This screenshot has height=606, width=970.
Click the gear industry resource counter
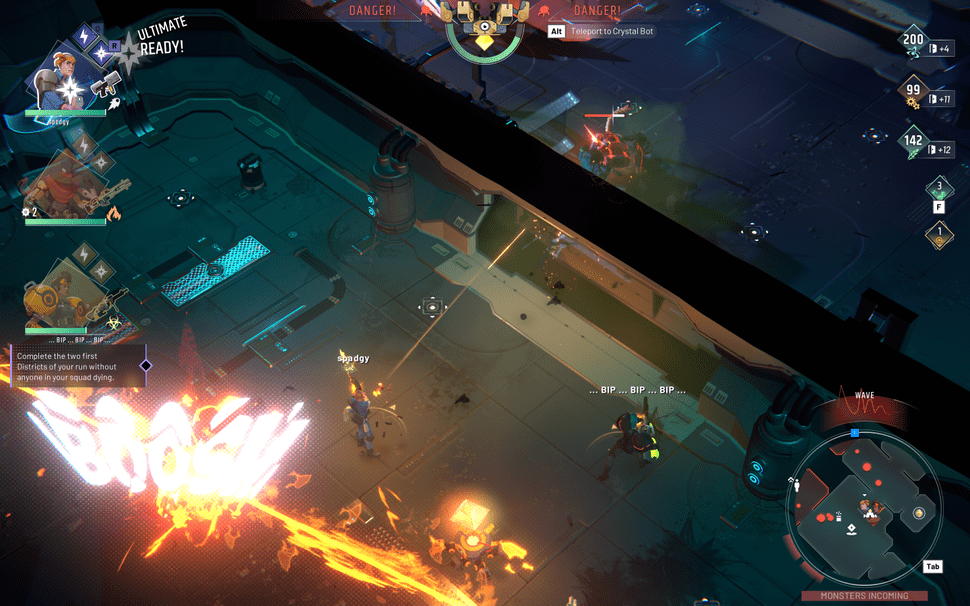913,93
